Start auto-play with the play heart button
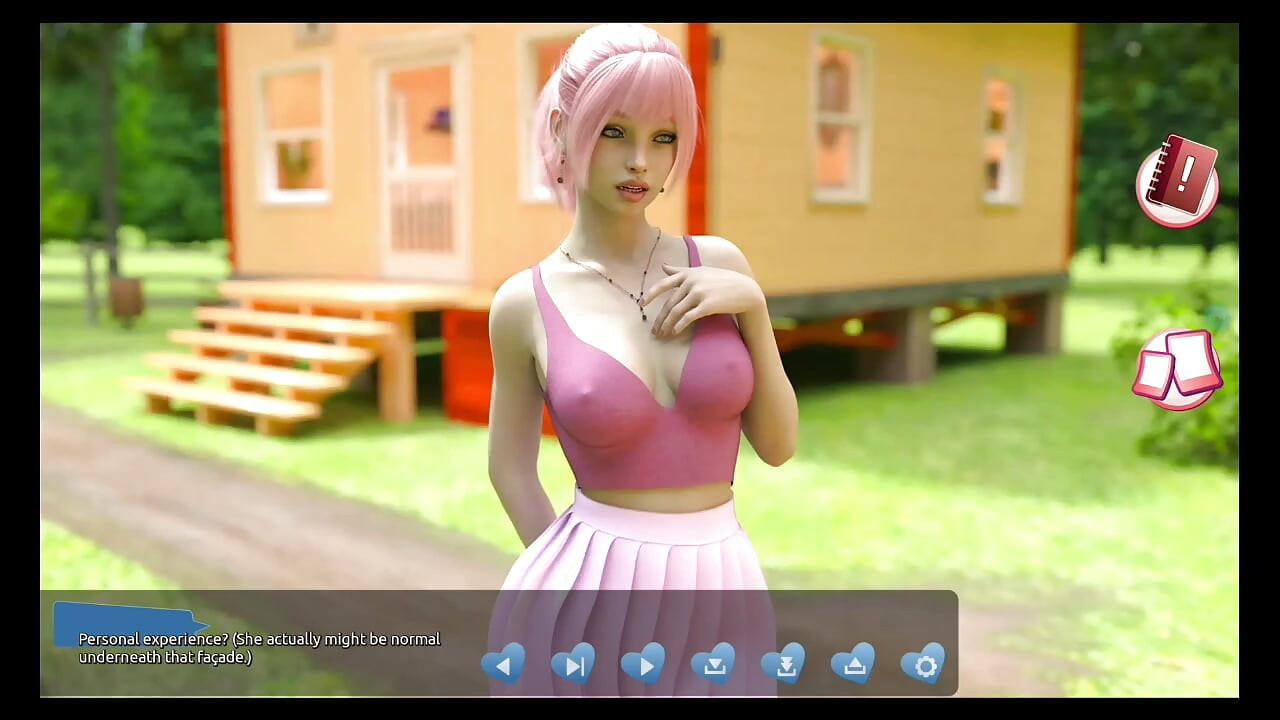Screen dimensions: 1280x720 pyautogui.click(x=643, y=664)
